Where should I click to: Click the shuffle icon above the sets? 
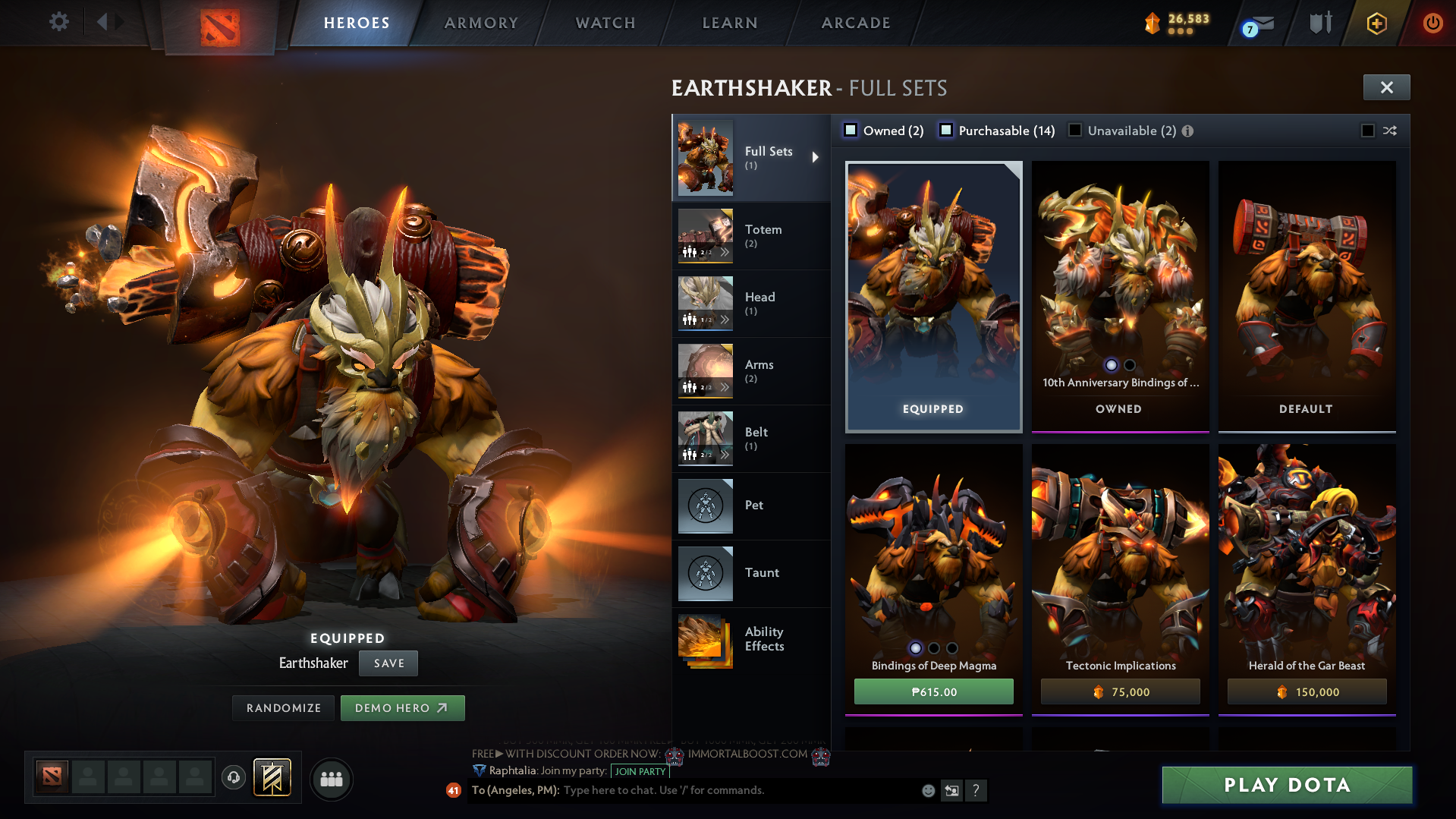pyautogui.click(x=1389, y=131)
